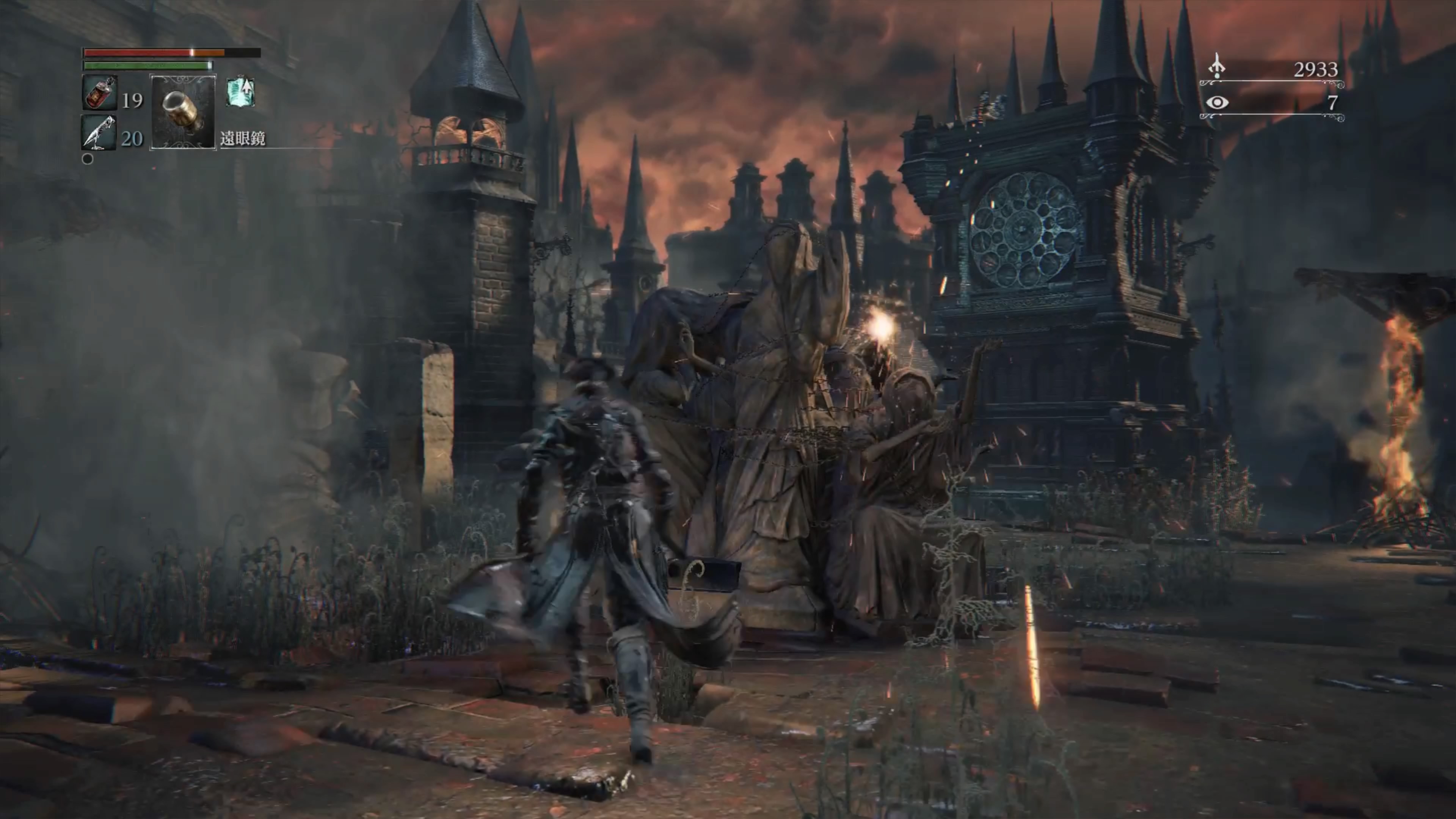This screenshot has width=1456, height=819.
Task: Click the insight eye icon
Action: [1217, 103]
